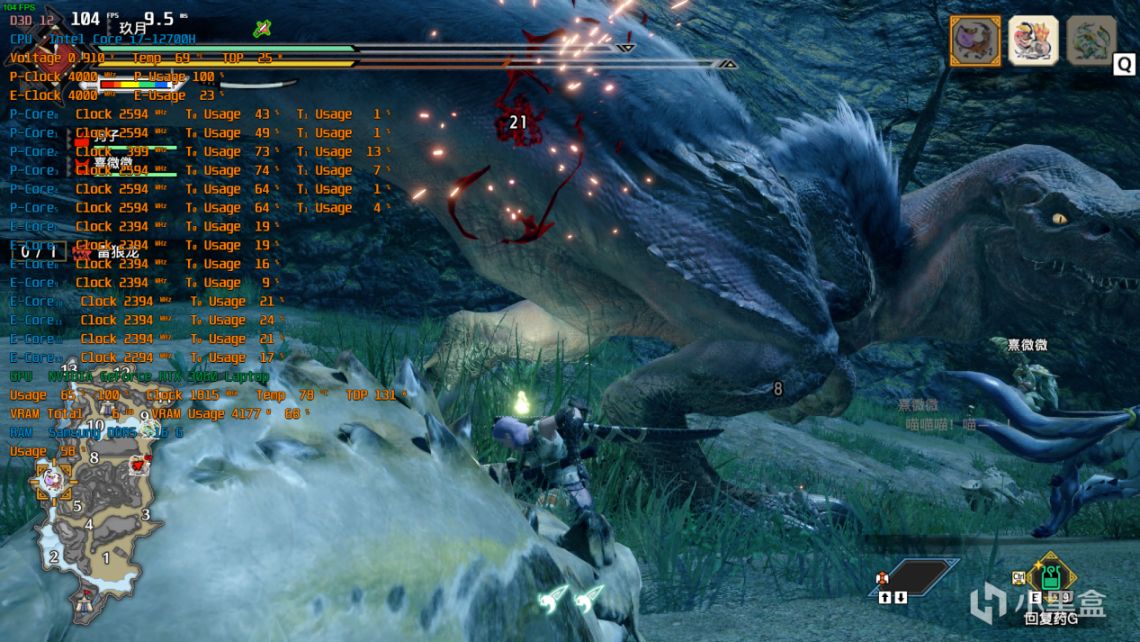Select the targeted purple monster icon
The image size is (1140, 642).
[x=975, y=41]
